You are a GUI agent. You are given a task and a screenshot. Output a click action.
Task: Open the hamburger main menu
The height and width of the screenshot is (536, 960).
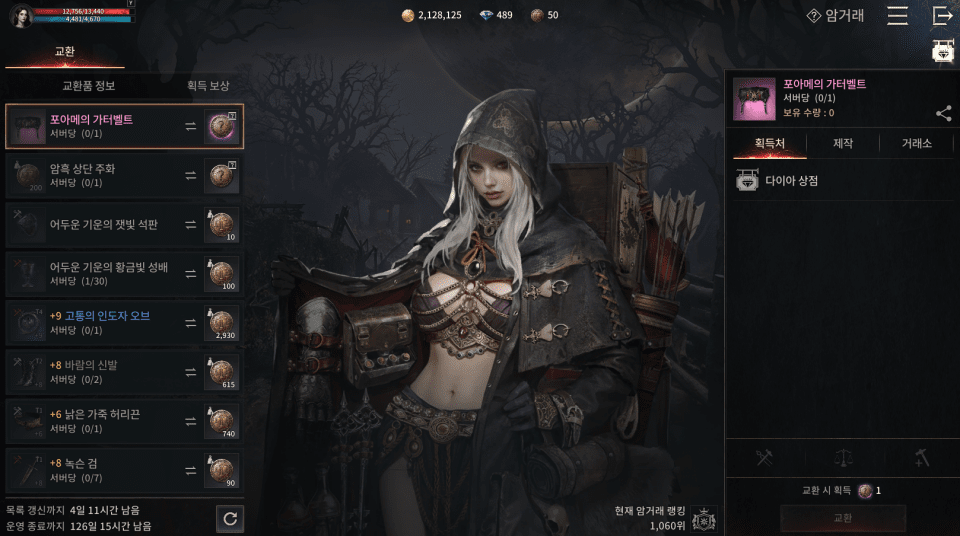(x=897, y=16)
